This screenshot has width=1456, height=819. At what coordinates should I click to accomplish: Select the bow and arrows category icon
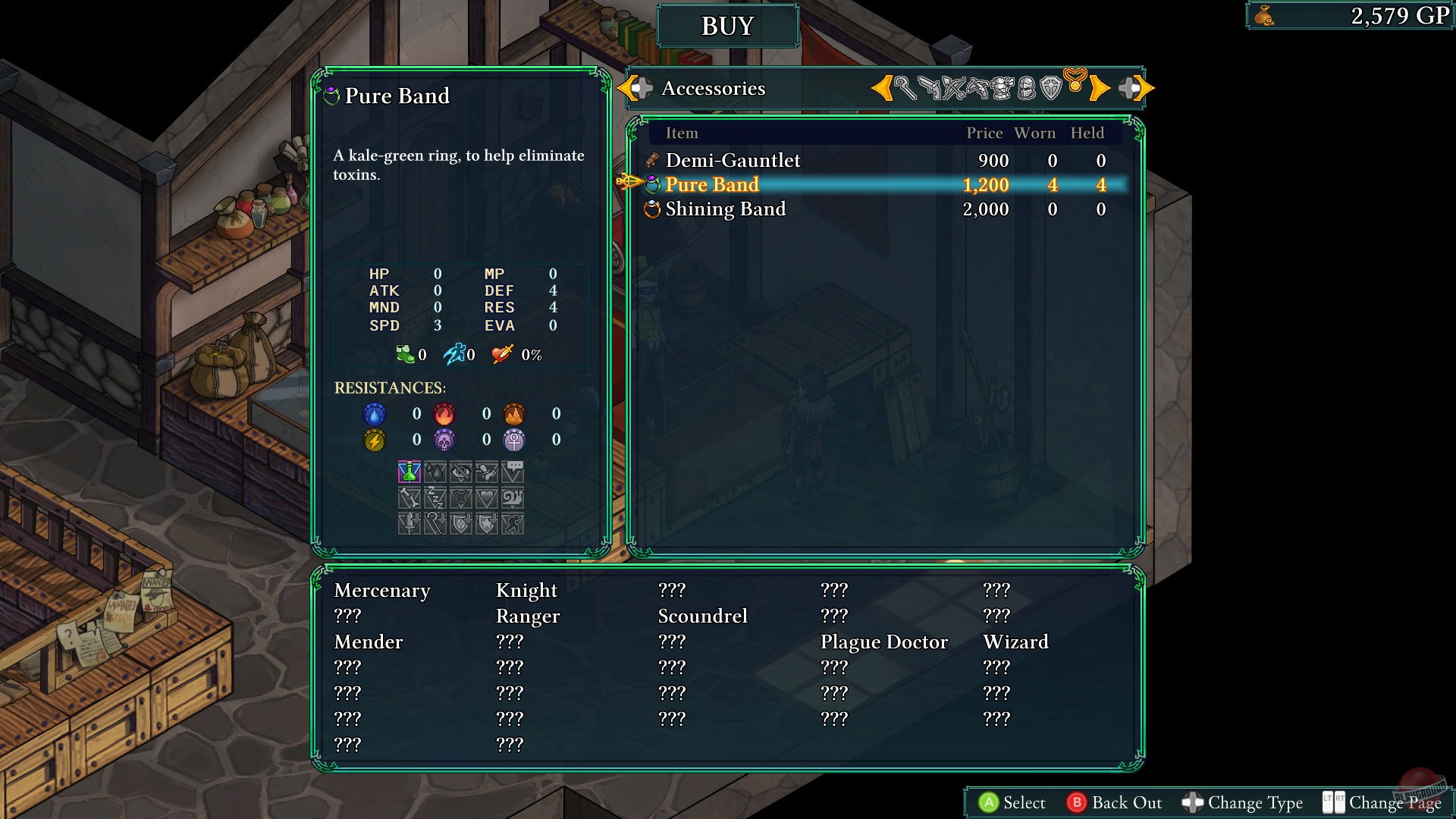pos(955,87)
